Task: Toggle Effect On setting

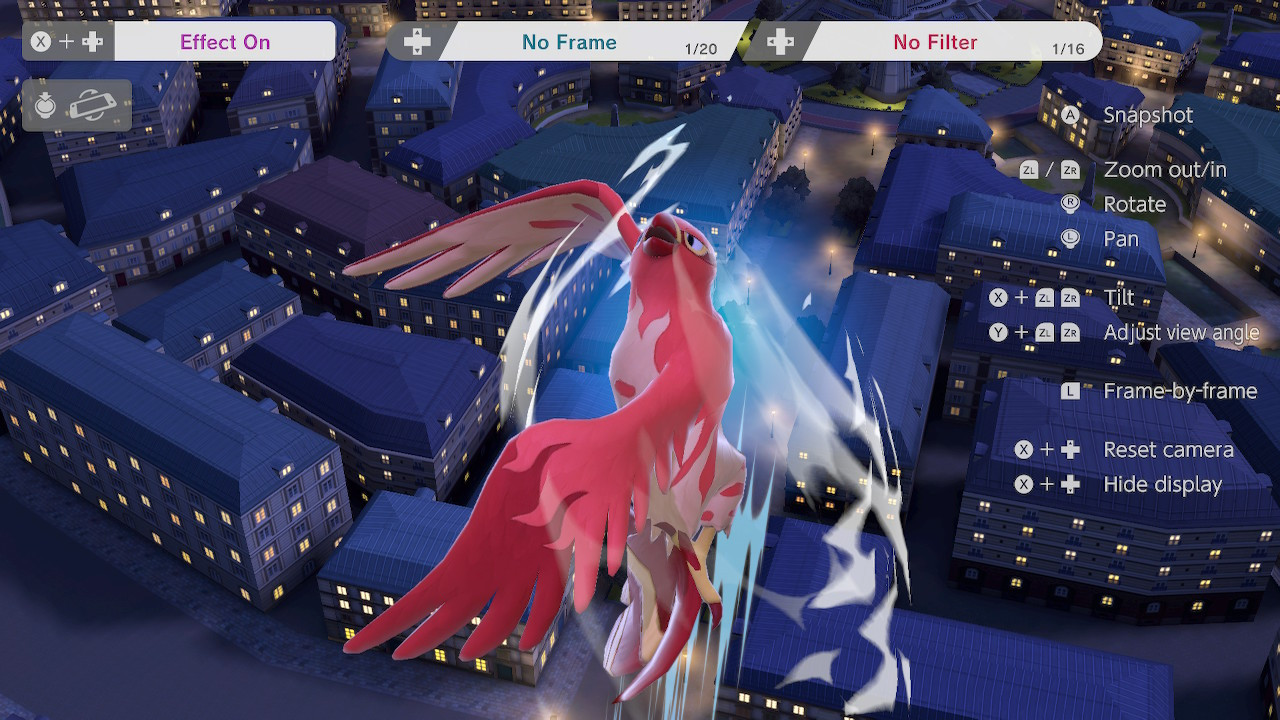Action: pyautogui.click(x=225, y=41)
